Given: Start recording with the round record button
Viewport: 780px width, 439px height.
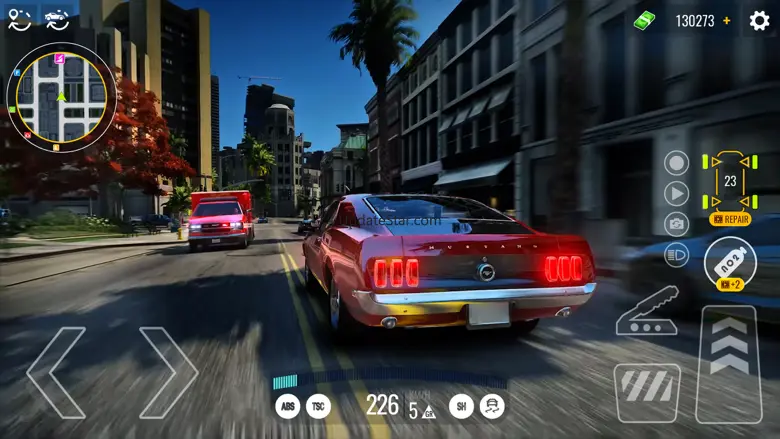Looking at the screenshot, I should pos(677,163).
